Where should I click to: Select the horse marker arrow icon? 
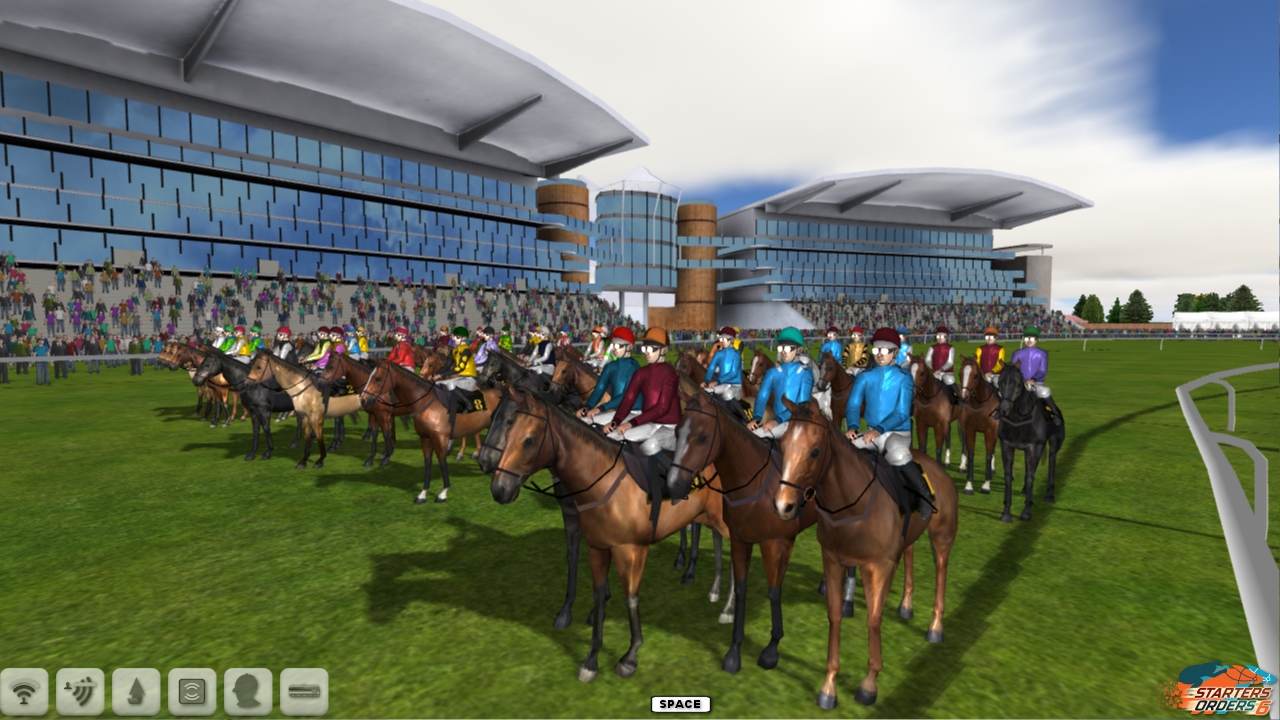click(x=135, y=690)
